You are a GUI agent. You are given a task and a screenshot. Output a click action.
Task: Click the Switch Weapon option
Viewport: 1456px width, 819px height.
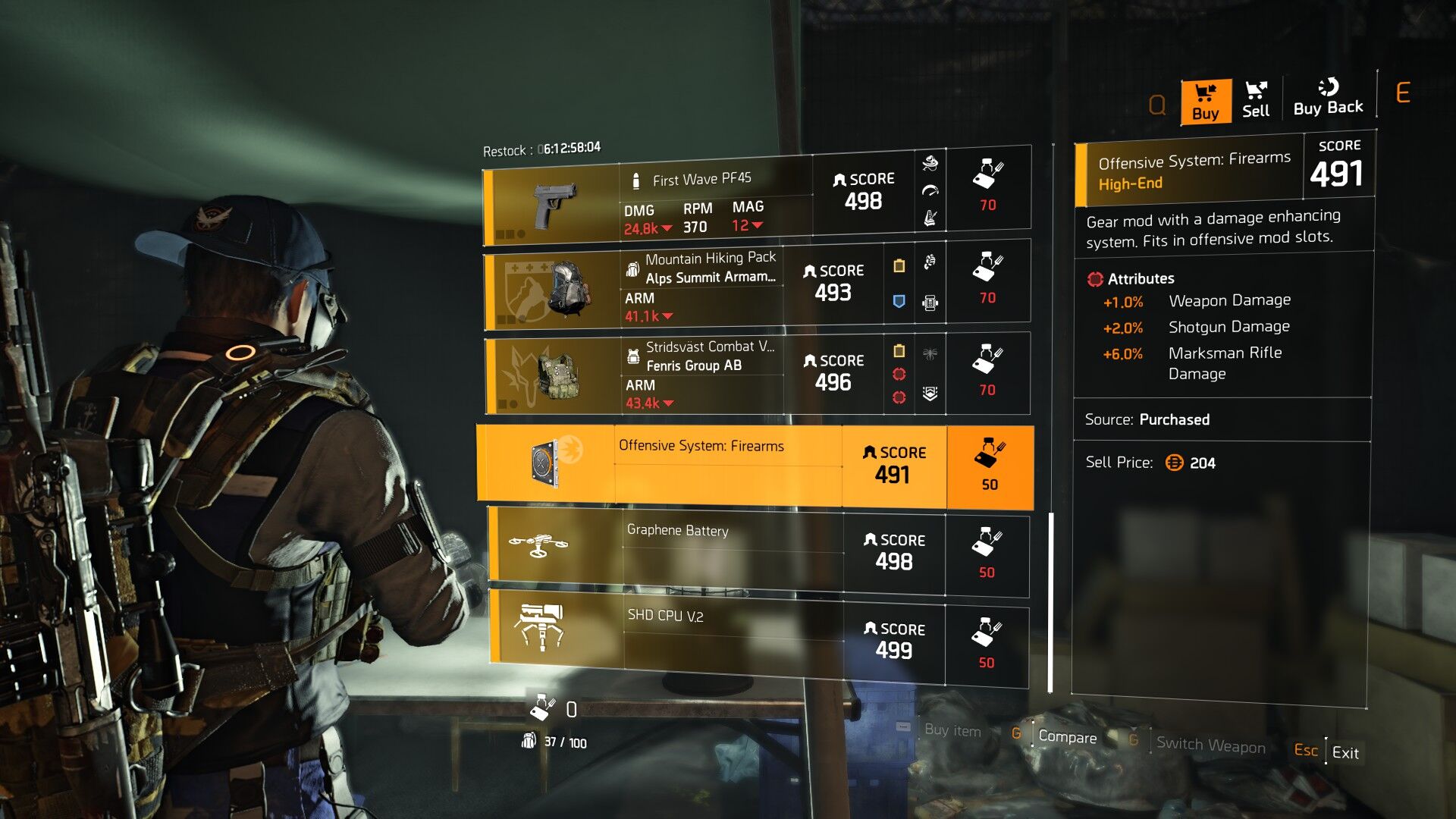click(1210, 745)
